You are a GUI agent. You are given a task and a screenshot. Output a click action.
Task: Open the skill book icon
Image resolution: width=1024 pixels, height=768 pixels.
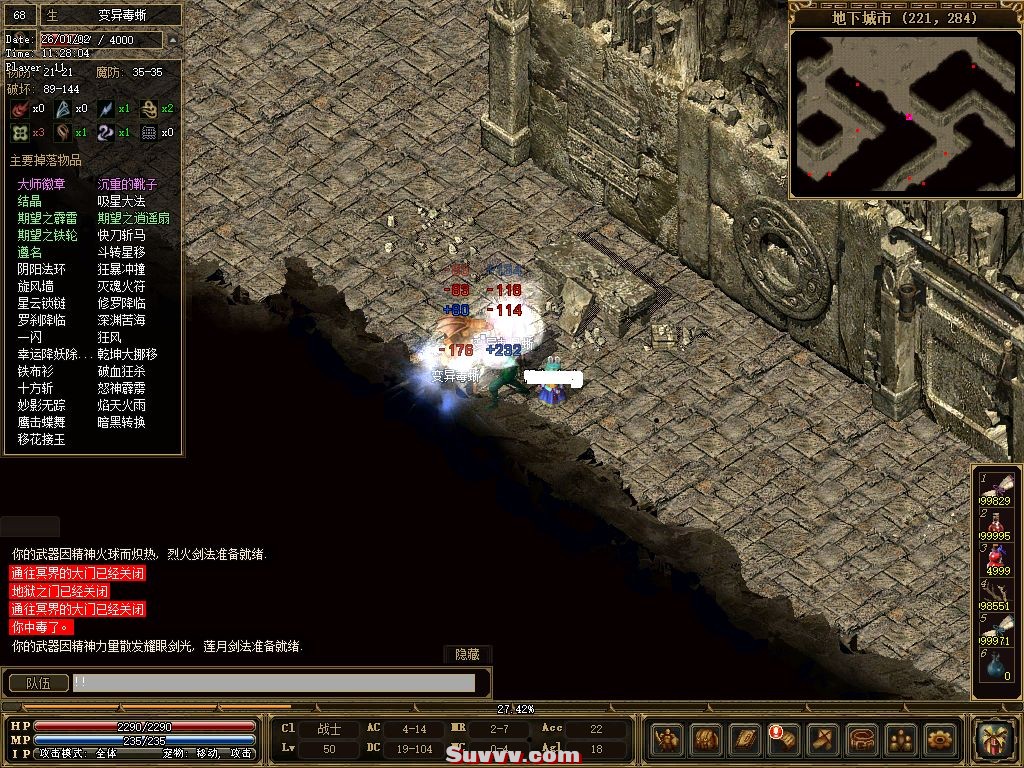point(745,740)
